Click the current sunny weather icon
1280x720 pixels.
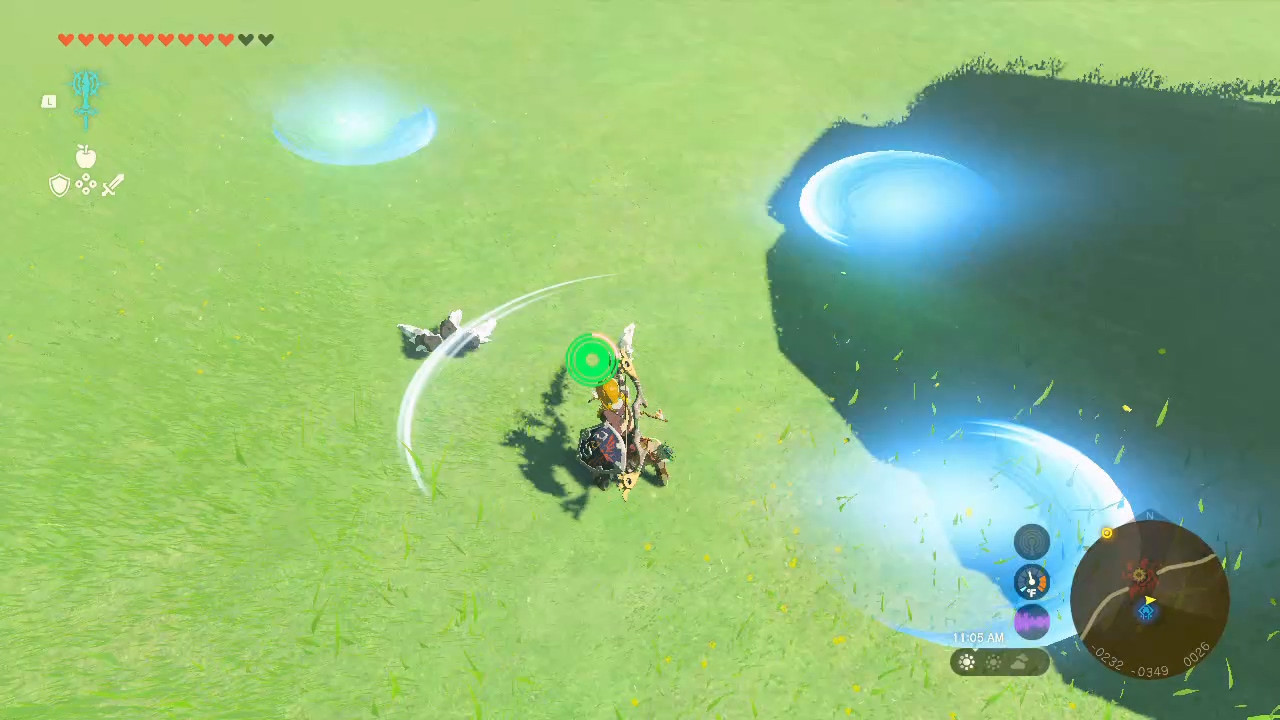click(966, 661)
